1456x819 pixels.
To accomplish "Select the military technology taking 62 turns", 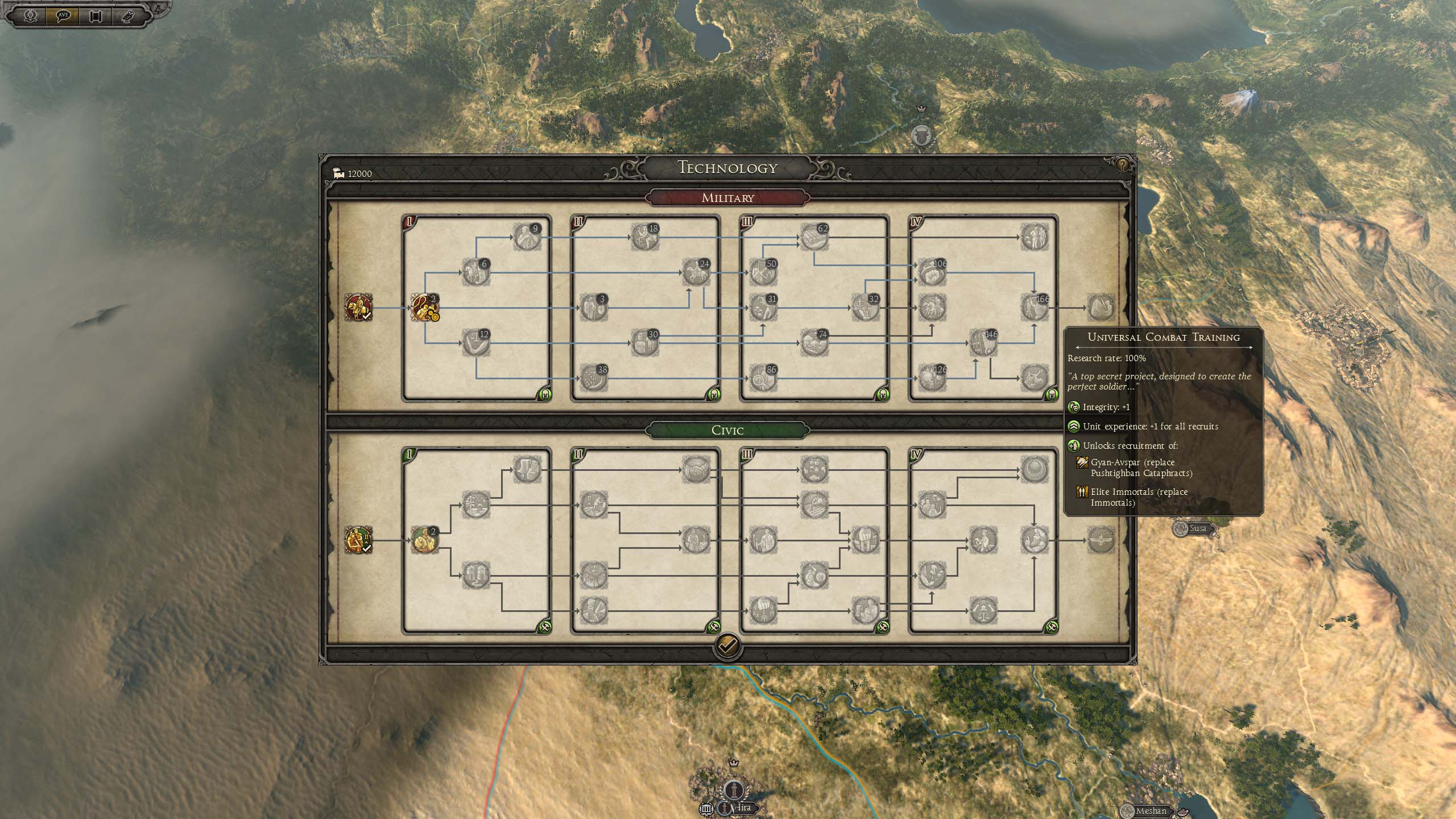I will 814,236.
